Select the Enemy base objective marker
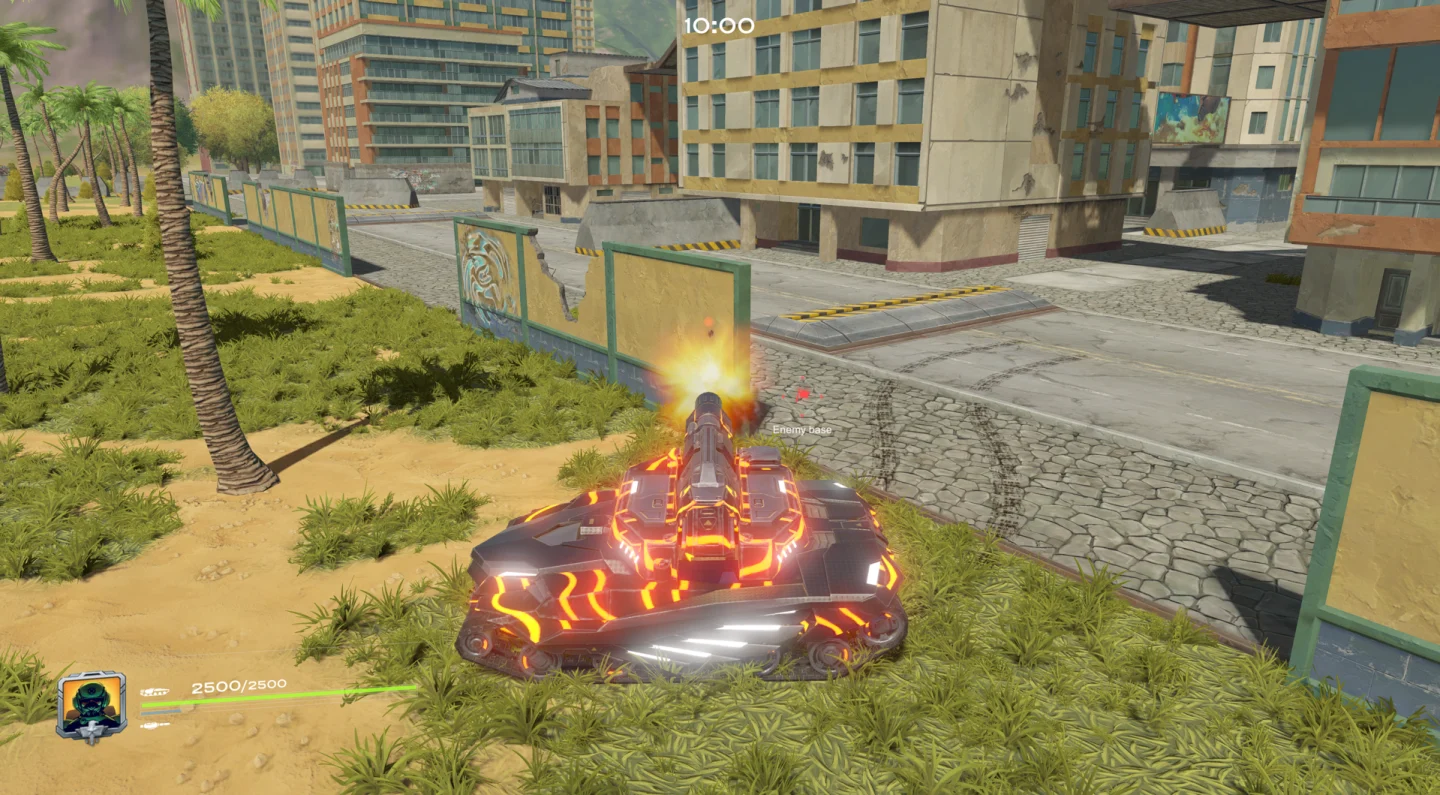This screenshot has width=1440, height=795. tap(802, 396)
